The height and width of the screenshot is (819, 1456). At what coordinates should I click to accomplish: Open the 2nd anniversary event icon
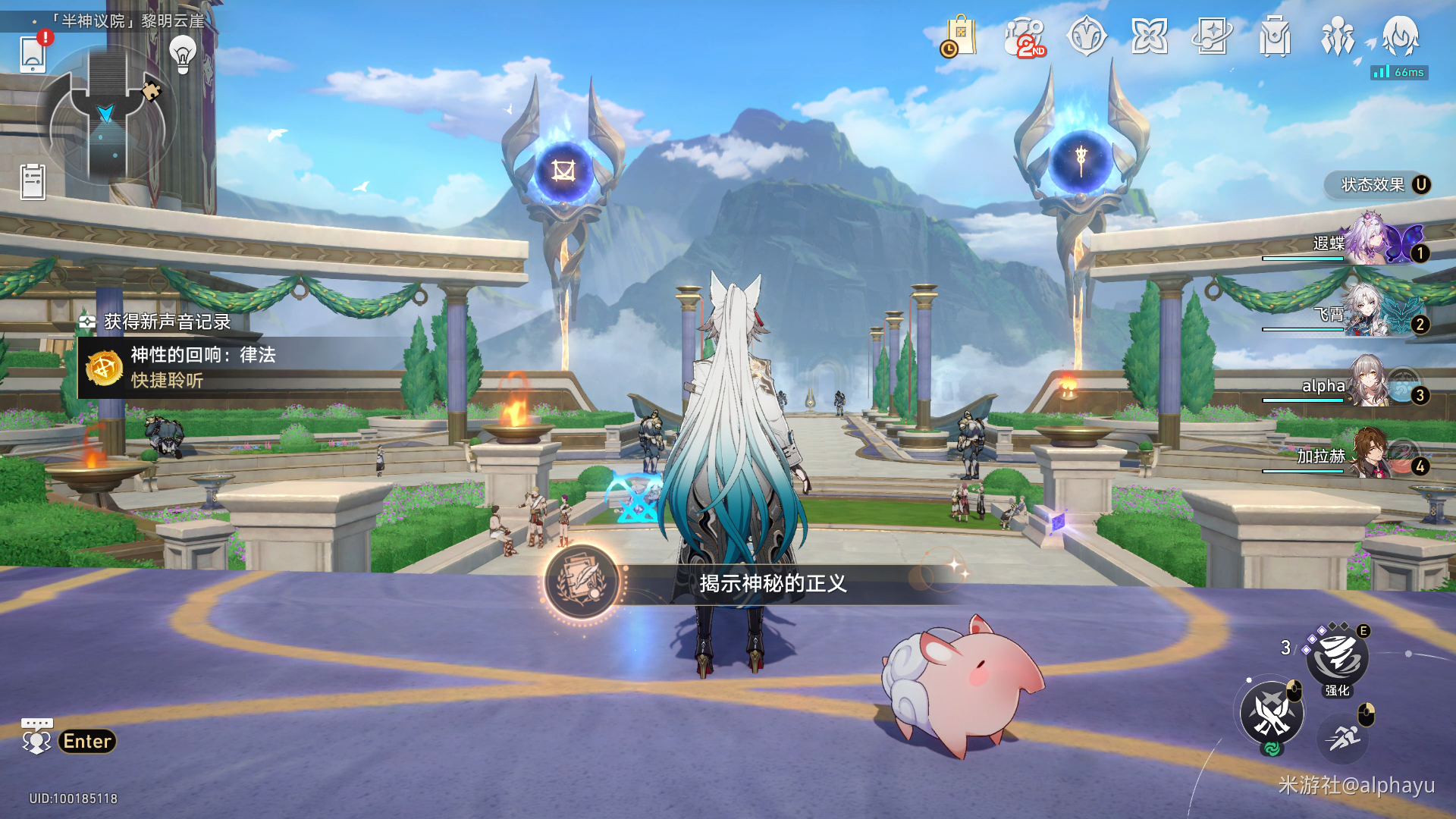pos(1025,37)
